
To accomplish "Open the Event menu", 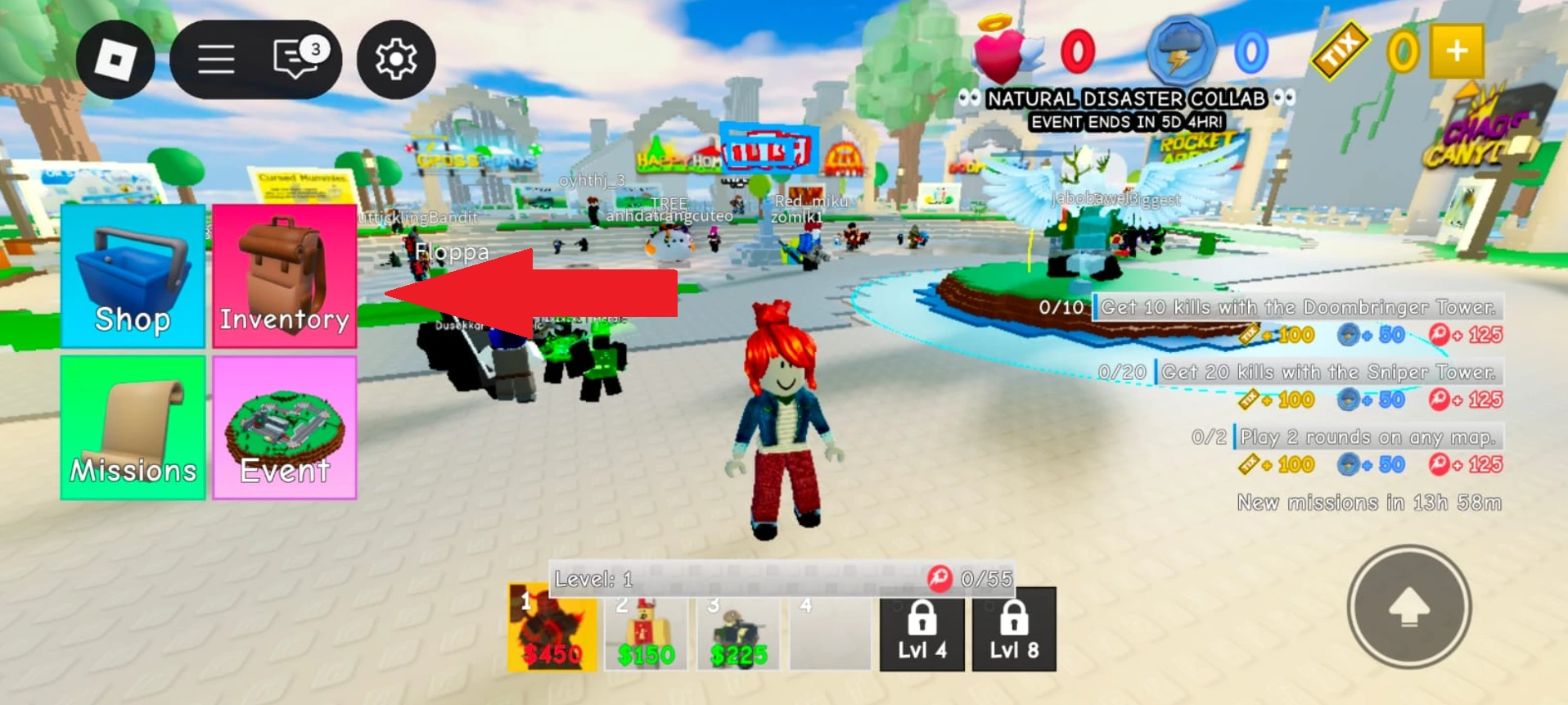I will 284,427.
